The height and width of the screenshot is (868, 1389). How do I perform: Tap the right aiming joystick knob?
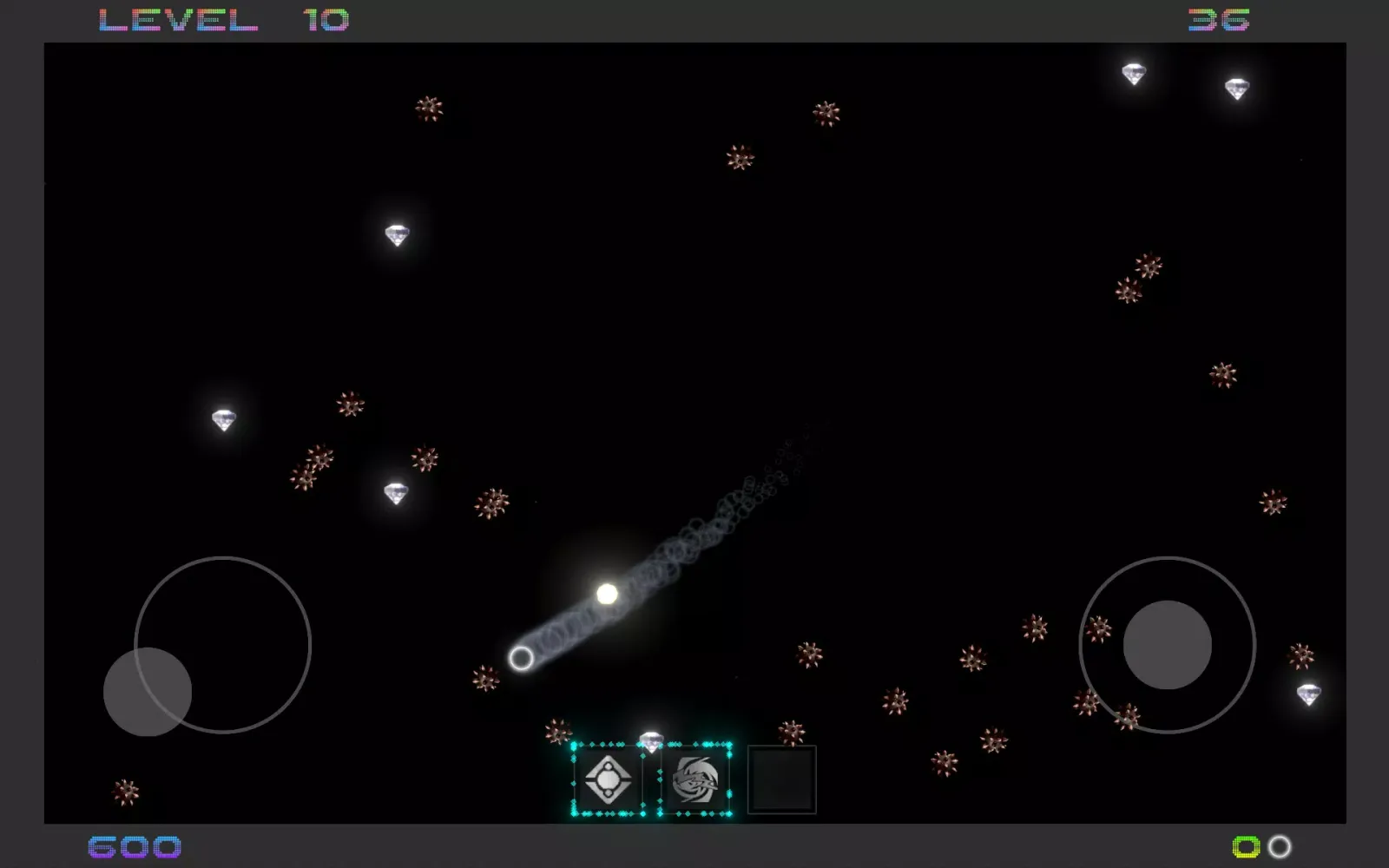(1167, 644)
